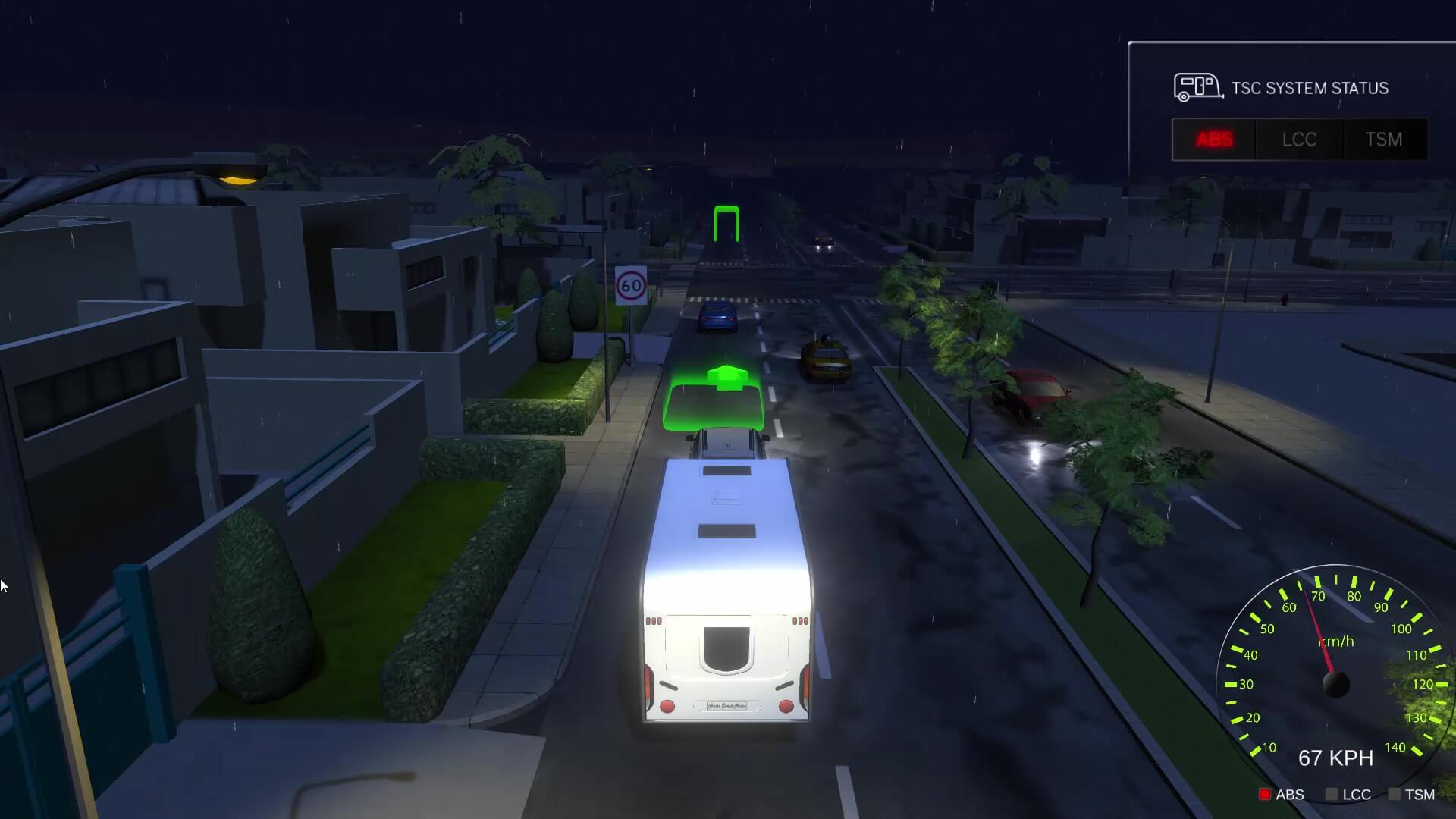Tick the ABS checkbox below the speedometer

[x=1264, y=794]
